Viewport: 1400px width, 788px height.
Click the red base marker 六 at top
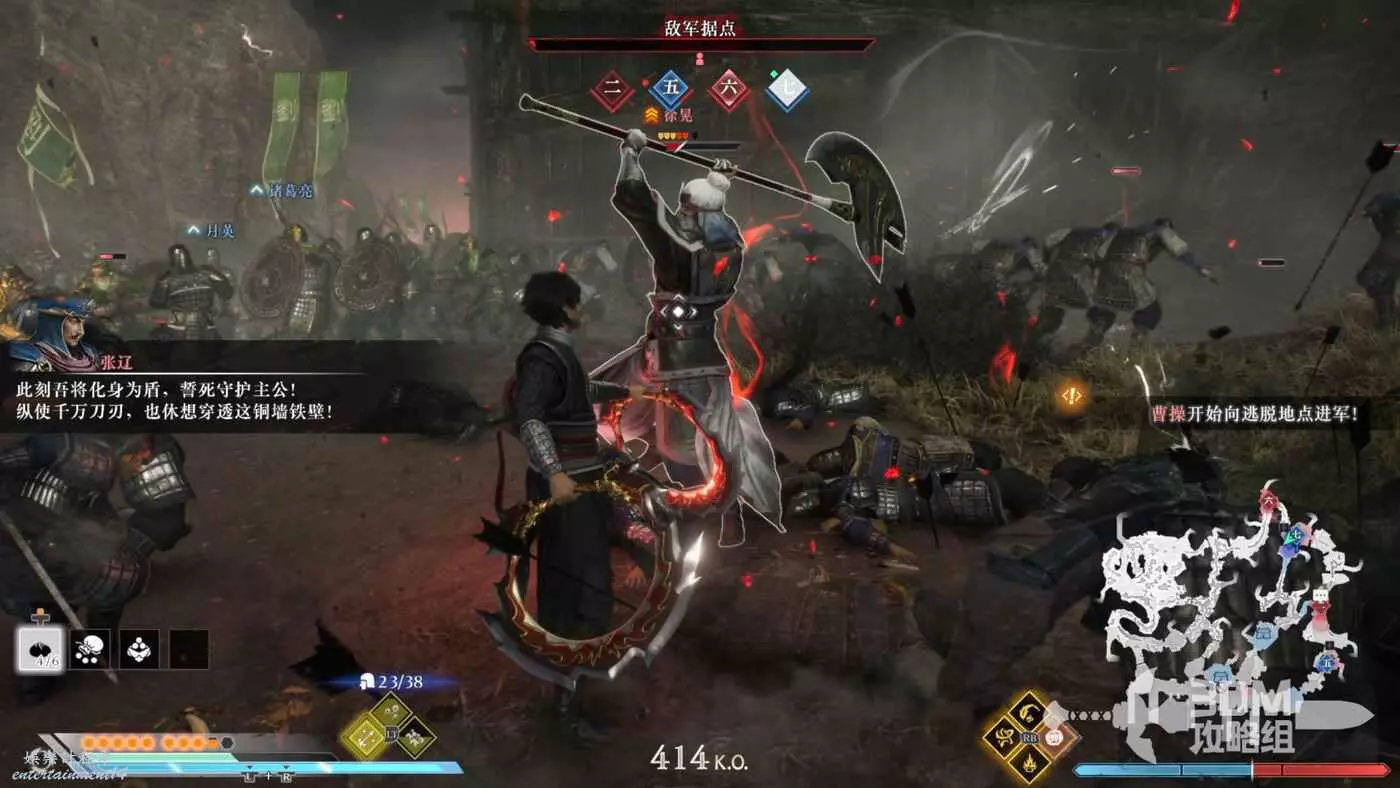coord(729,90)
